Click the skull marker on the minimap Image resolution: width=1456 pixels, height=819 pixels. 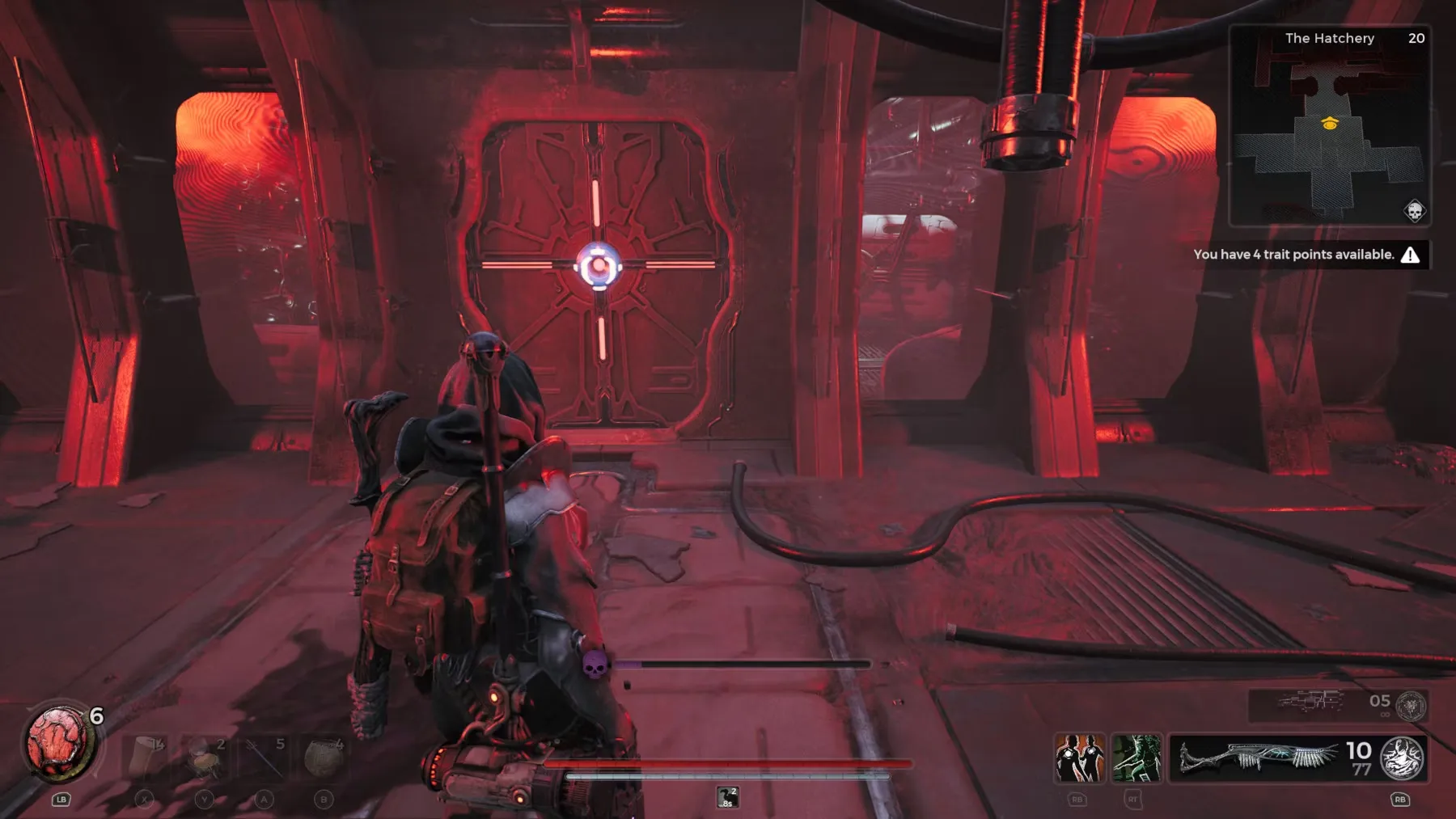click(1414, 212)
